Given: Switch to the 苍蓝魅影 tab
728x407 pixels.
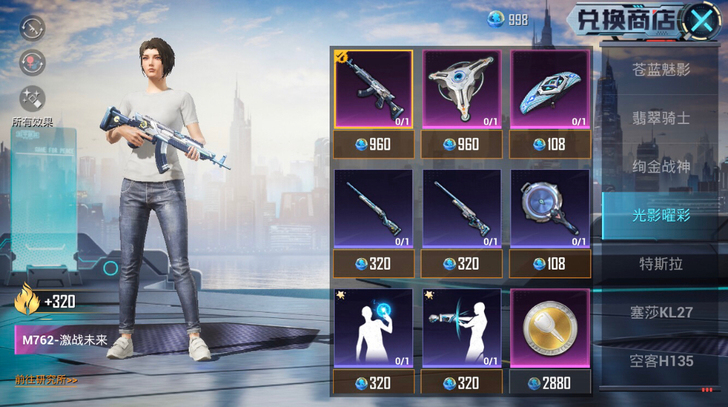Looking at the screenshot, I should (x=661, y=71).
